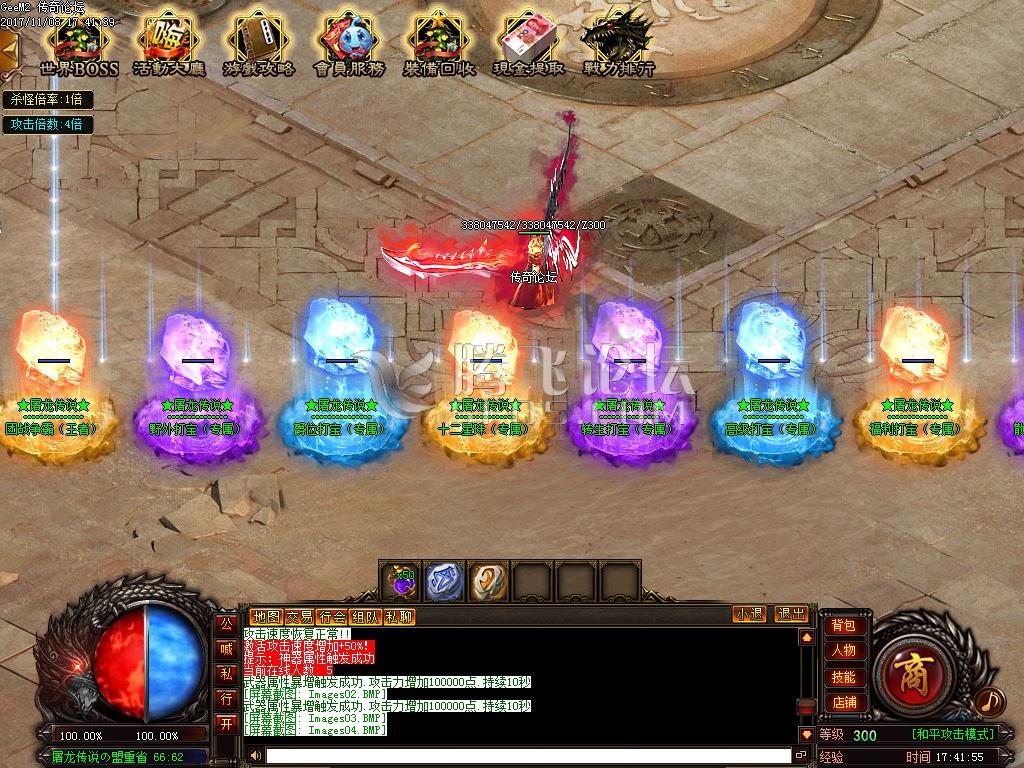Switch to the 交易 trade tab
The height and width of the screenshot is (768, 1024).
299,616
